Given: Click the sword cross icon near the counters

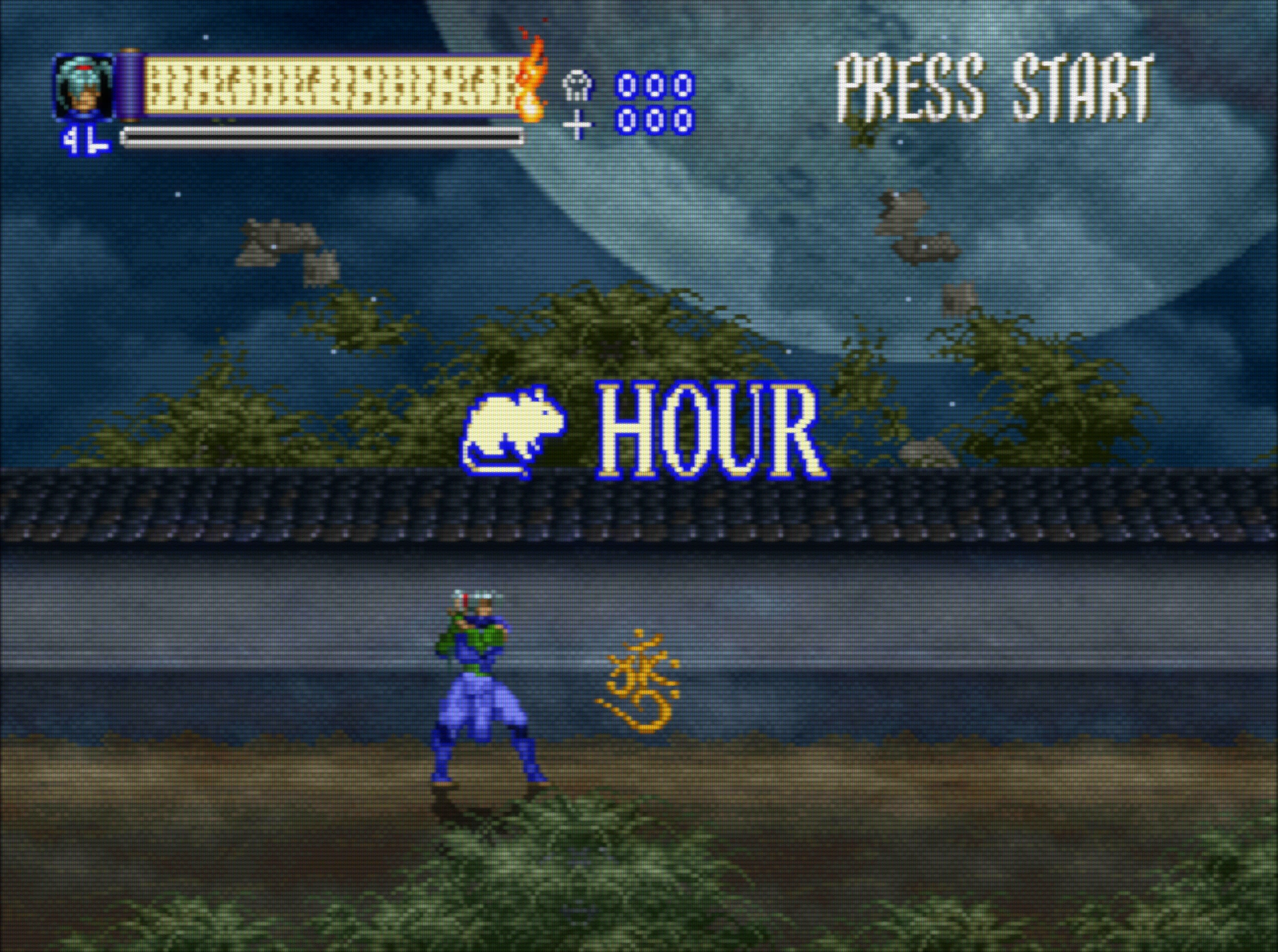Looking at the screenshot, I should click(576, 122).
